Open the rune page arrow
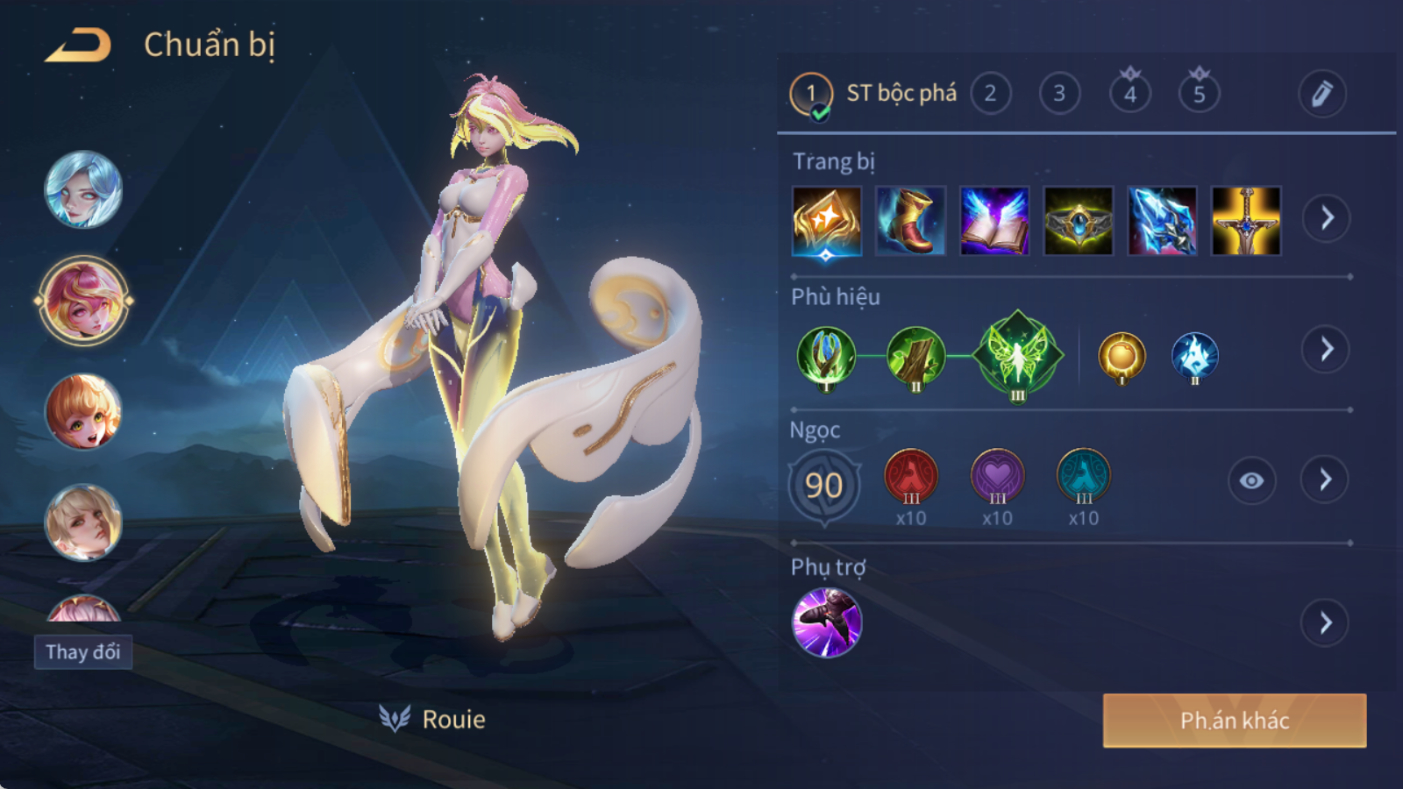This screenshot has width=1403, height=789. click(1325, 480)
